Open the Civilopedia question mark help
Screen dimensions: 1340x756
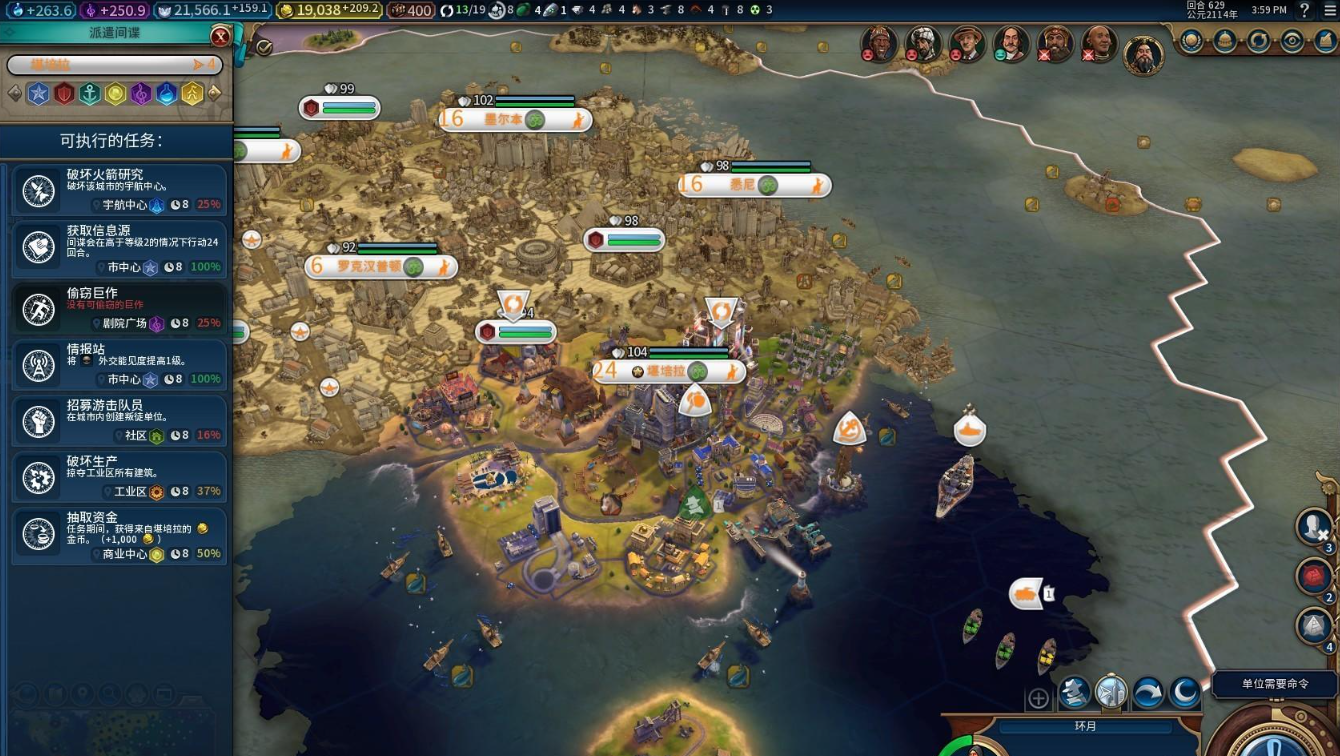(x=1304, y=11)
